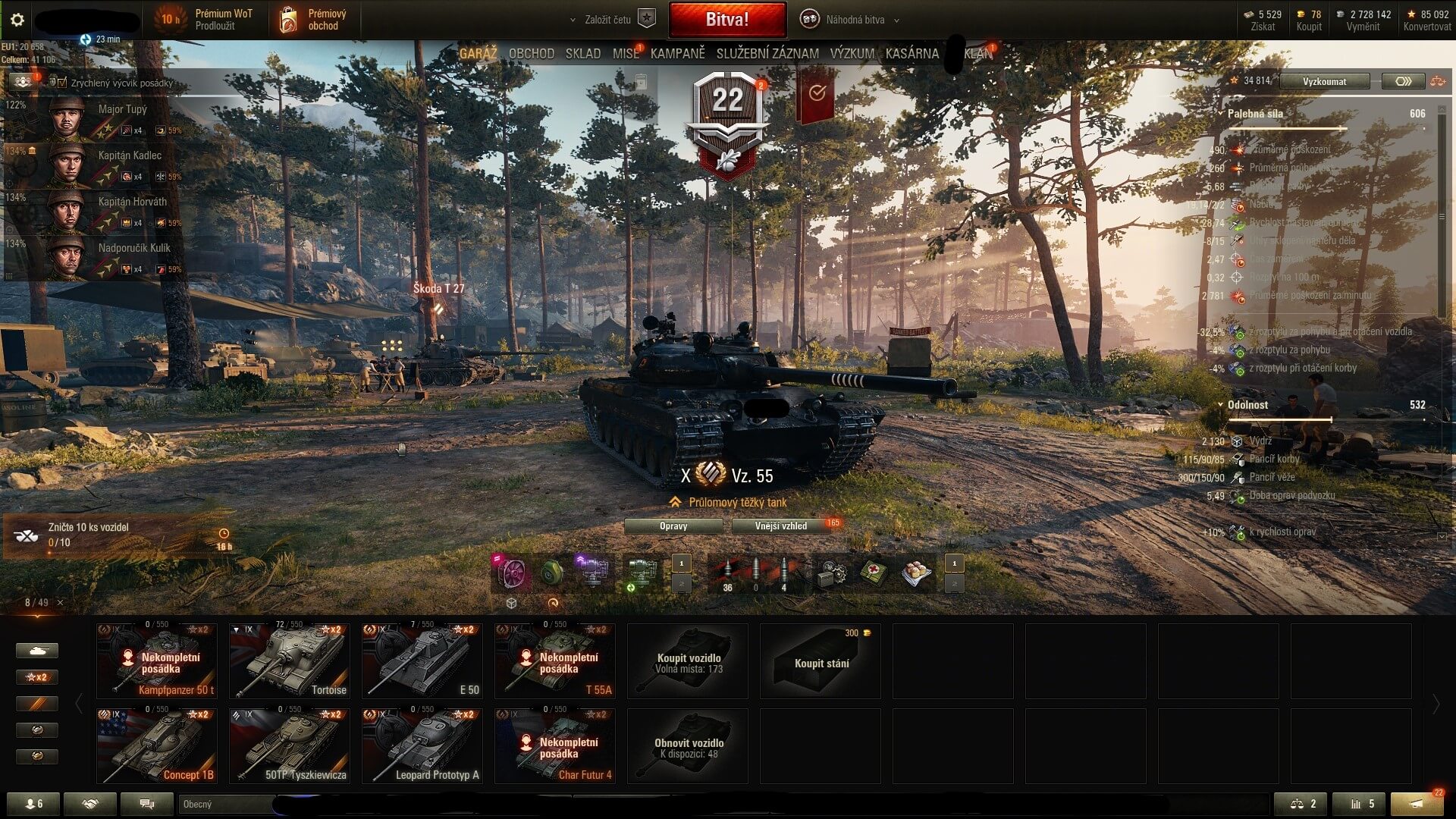Open the SKLAD tab
The image size is (1456, 819).
tap(582, 54)
